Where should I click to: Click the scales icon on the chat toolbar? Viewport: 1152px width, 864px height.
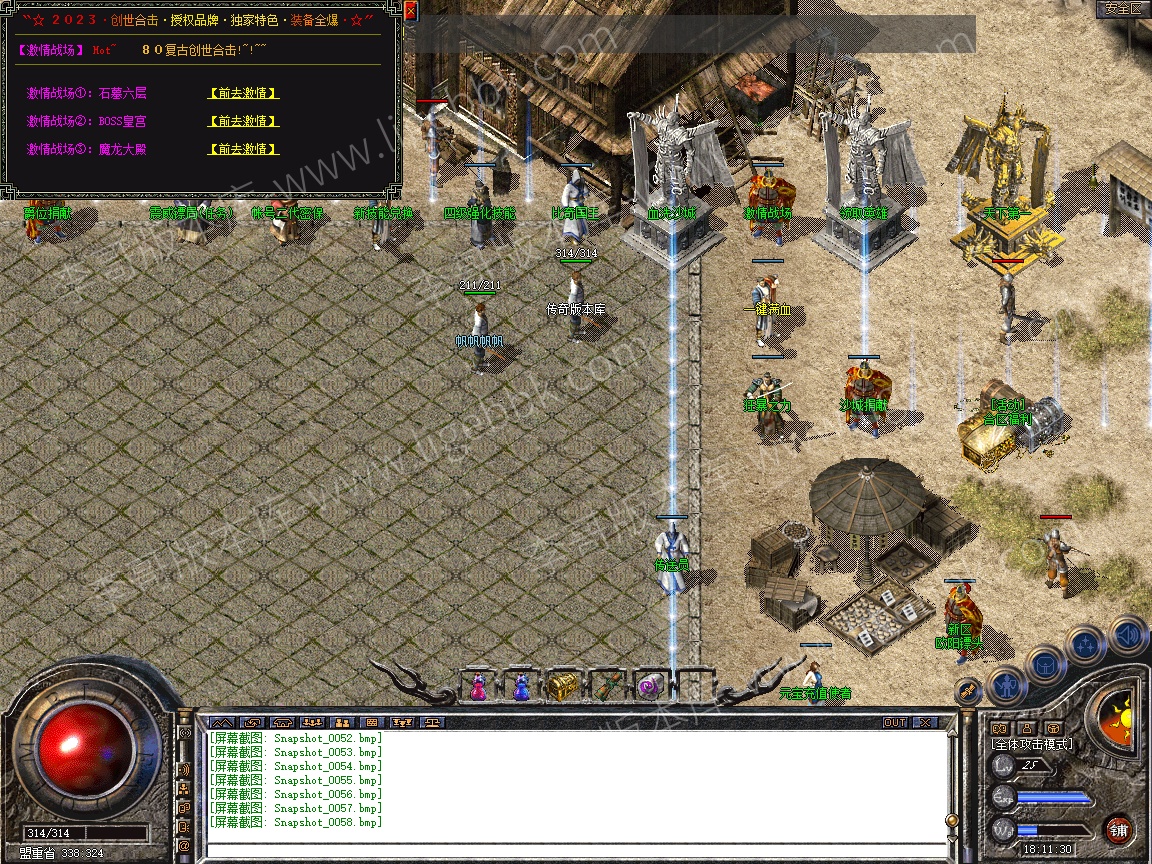(433, 722)
